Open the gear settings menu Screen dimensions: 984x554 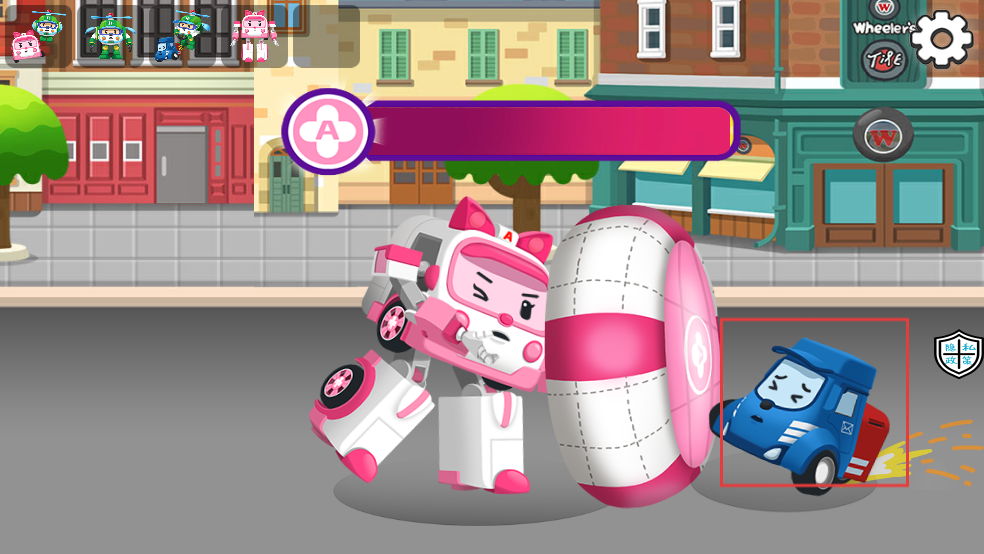coord(941,39)
